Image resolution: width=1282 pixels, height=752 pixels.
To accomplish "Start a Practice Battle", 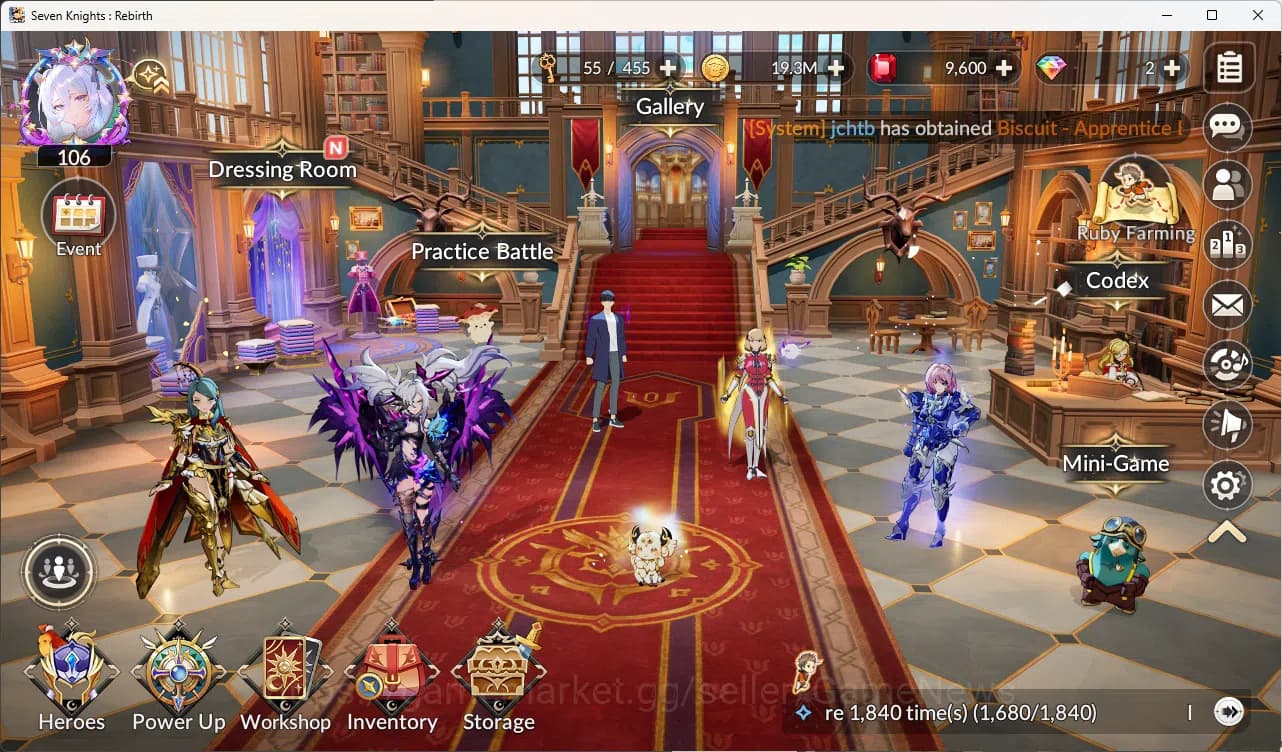I will point(482,252).
